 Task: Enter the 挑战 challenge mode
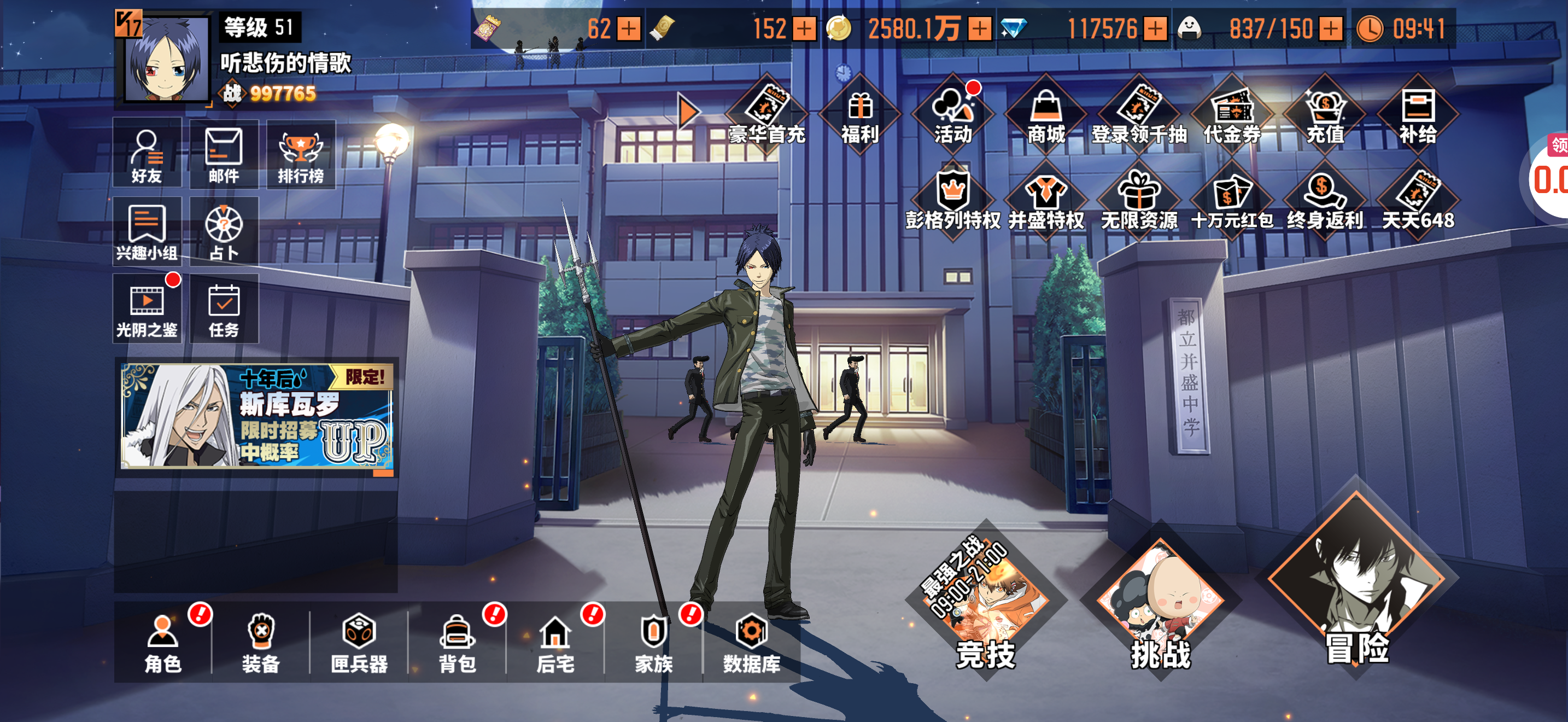coord(1160,603)
